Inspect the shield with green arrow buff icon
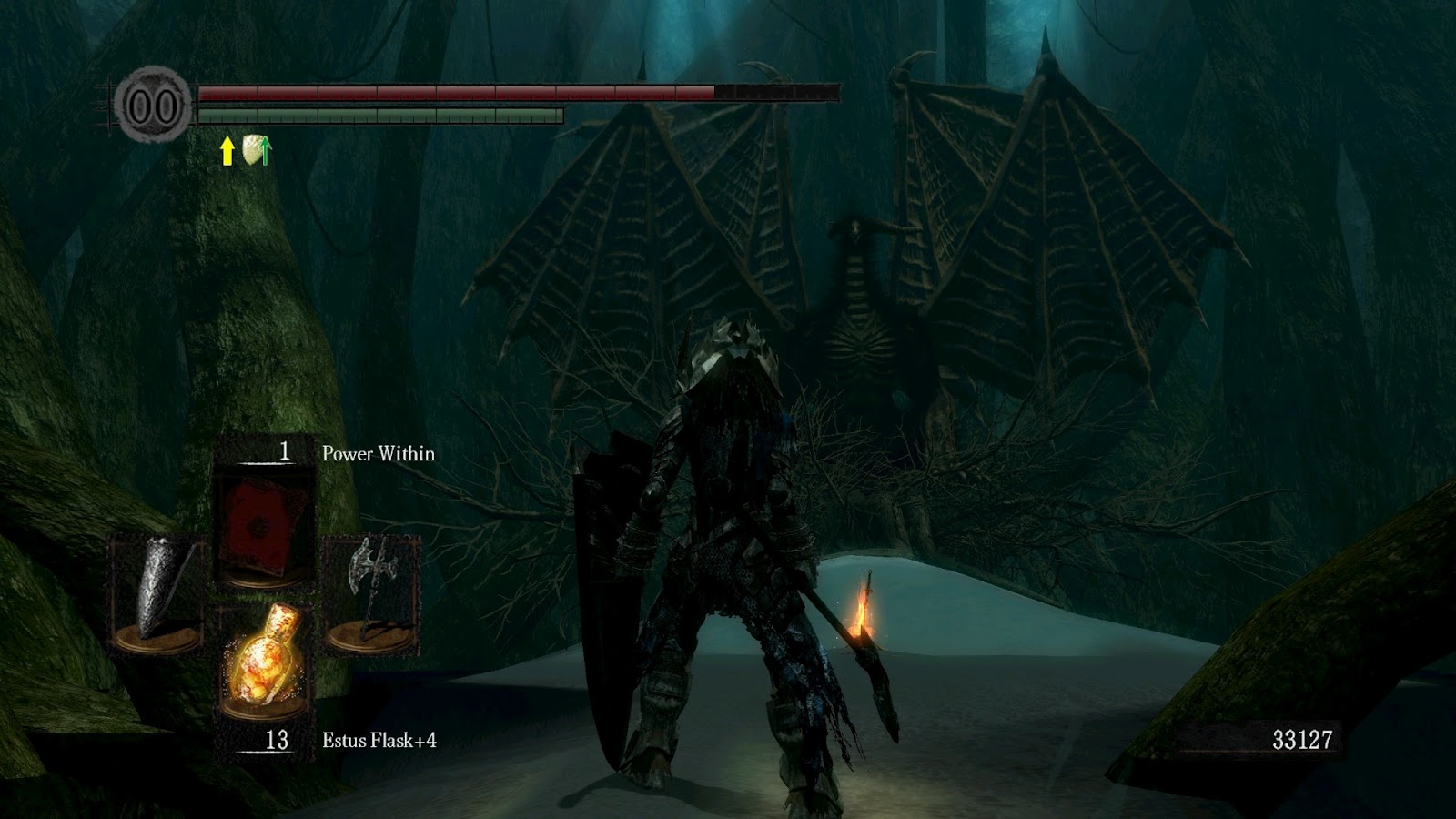1456x819 pixels. click(x=258, y=149)
